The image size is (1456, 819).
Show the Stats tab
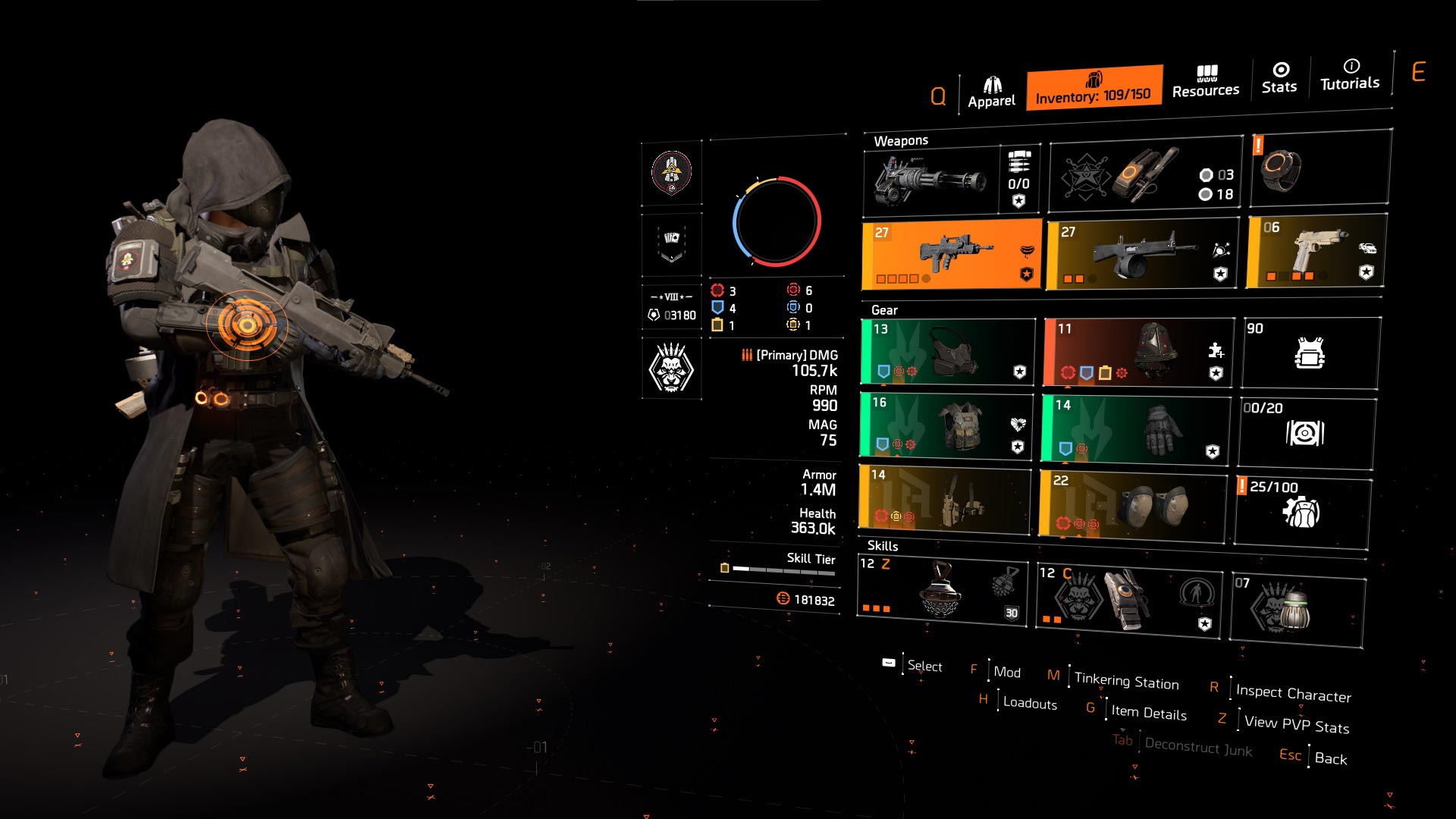click(1279, 79)
